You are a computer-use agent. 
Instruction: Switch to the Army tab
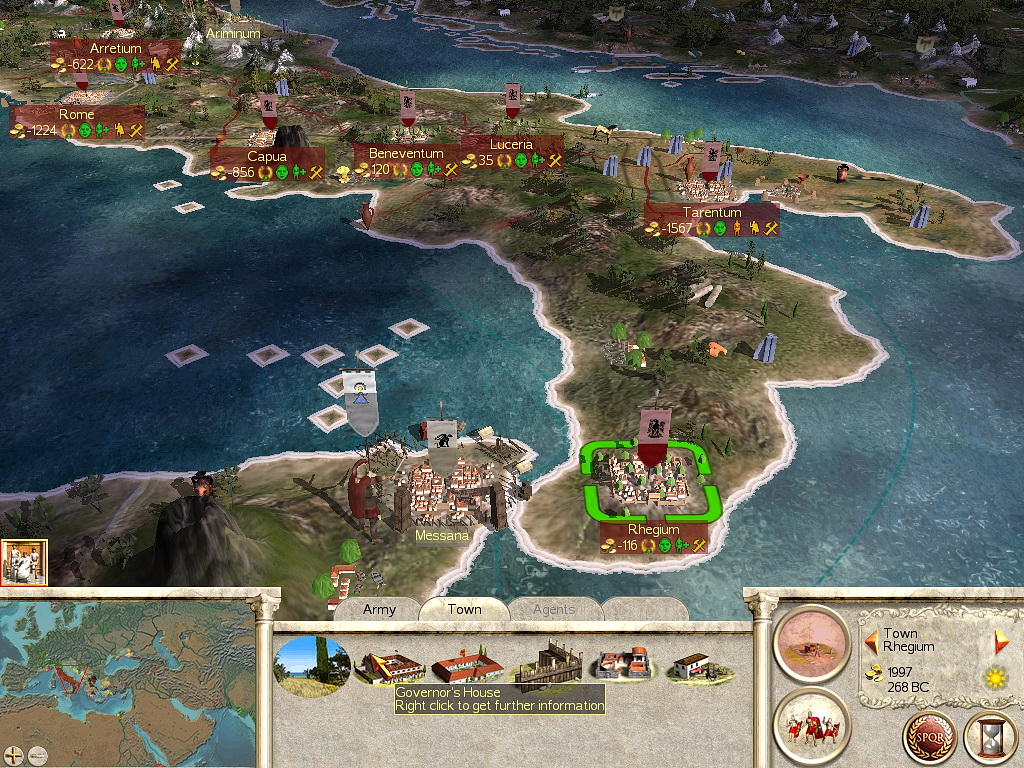(x=379, y=609)
